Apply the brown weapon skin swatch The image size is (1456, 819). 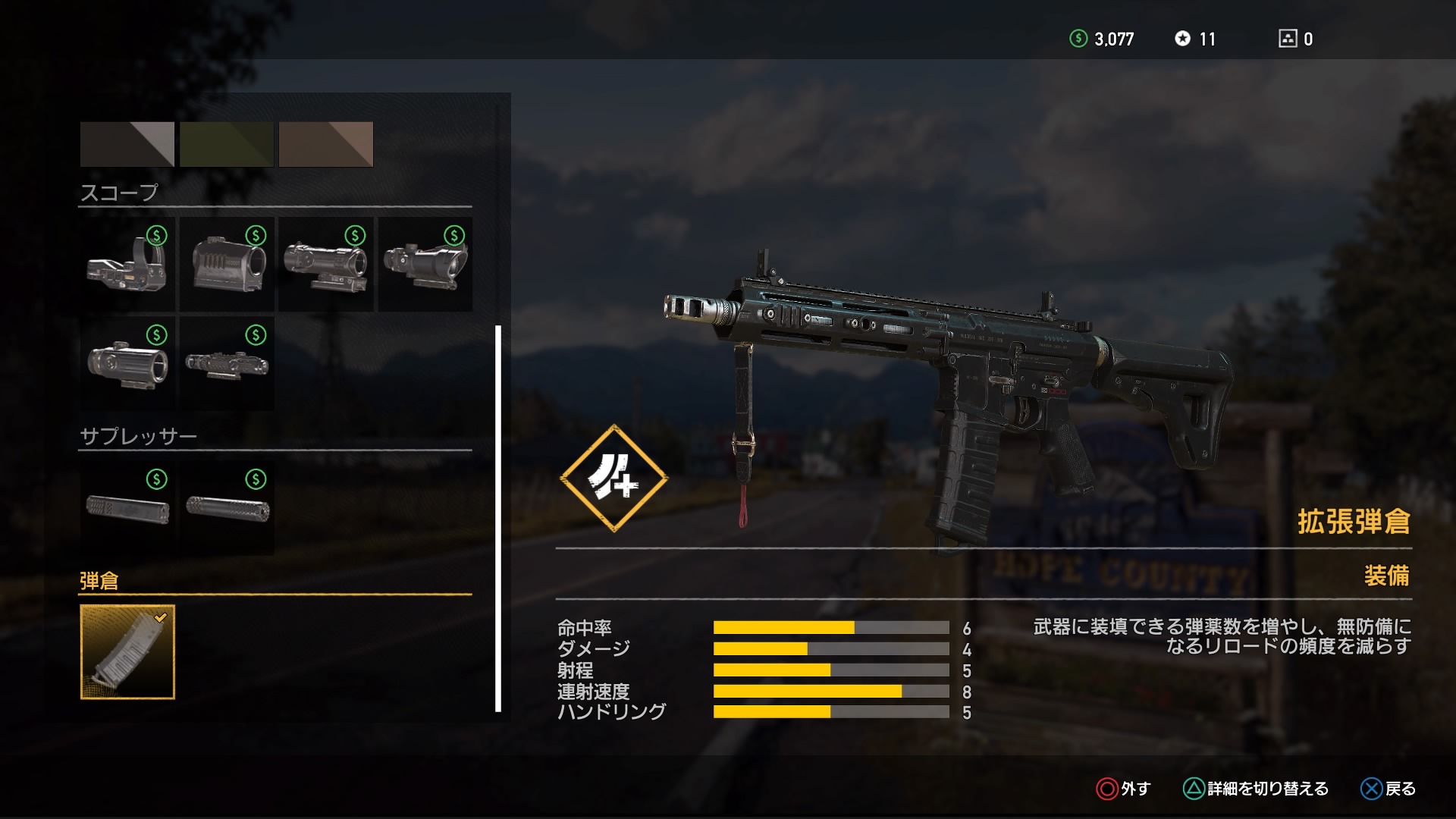pos(326,144)
